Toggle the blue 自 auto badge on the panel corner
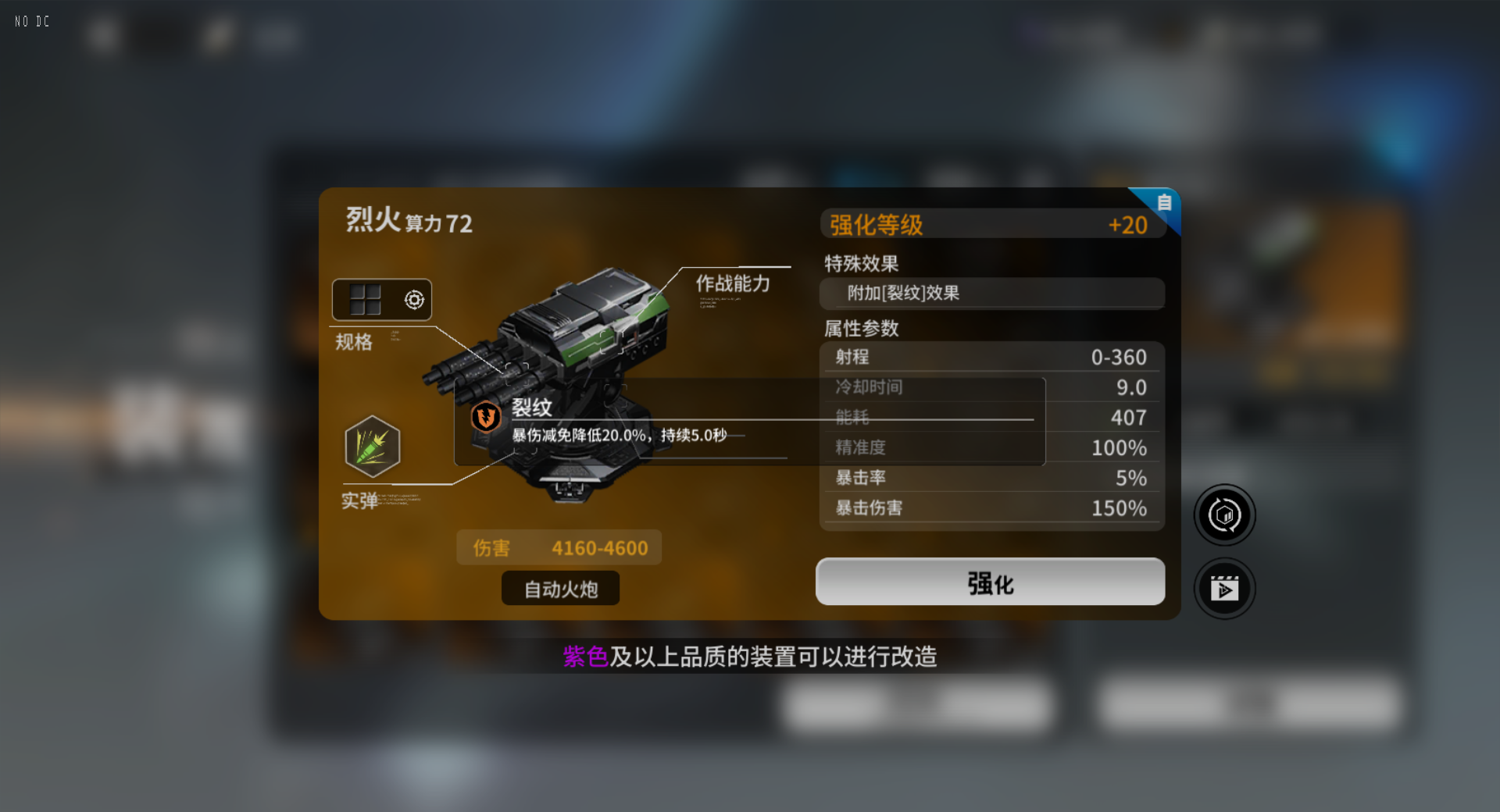Image resolution: width=1500 pixels, height=812 pixels. point(1163,203)
